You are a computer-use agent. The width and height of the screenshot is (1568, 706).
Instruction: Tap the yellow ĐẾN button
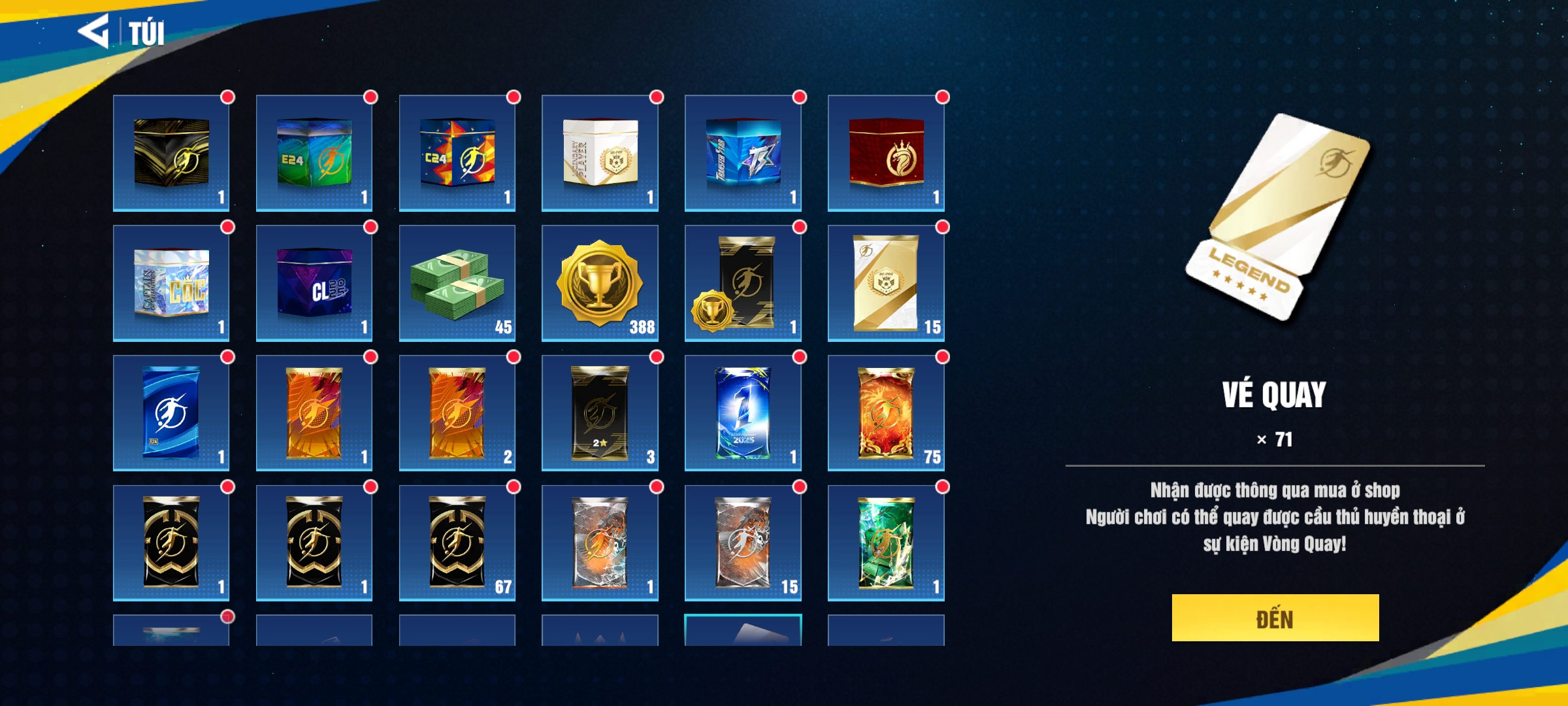coord(1275,618)
